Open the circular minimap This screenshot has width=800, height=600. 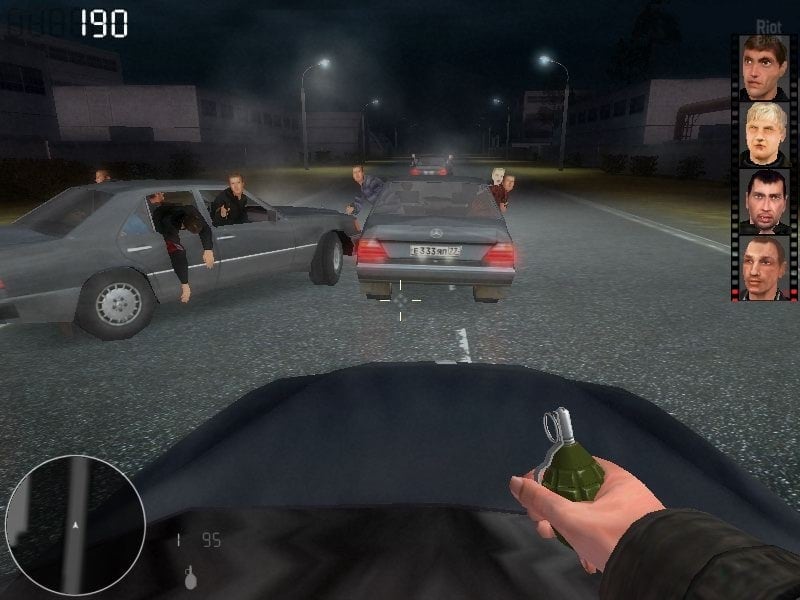pos(75,525)
